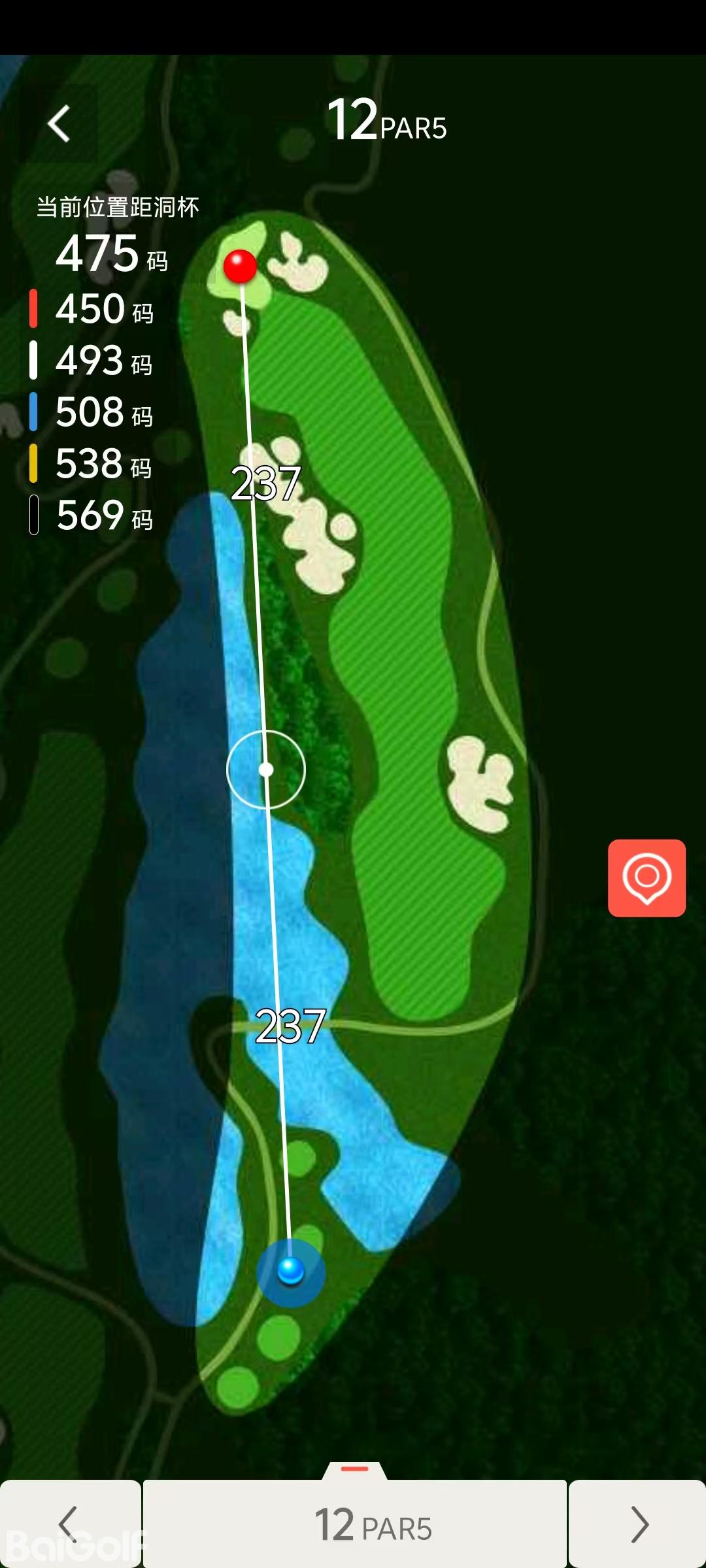The width and height of the screenshot is (706, 1568).
Task: Go to the previous hole
Action: (70, 1524)
